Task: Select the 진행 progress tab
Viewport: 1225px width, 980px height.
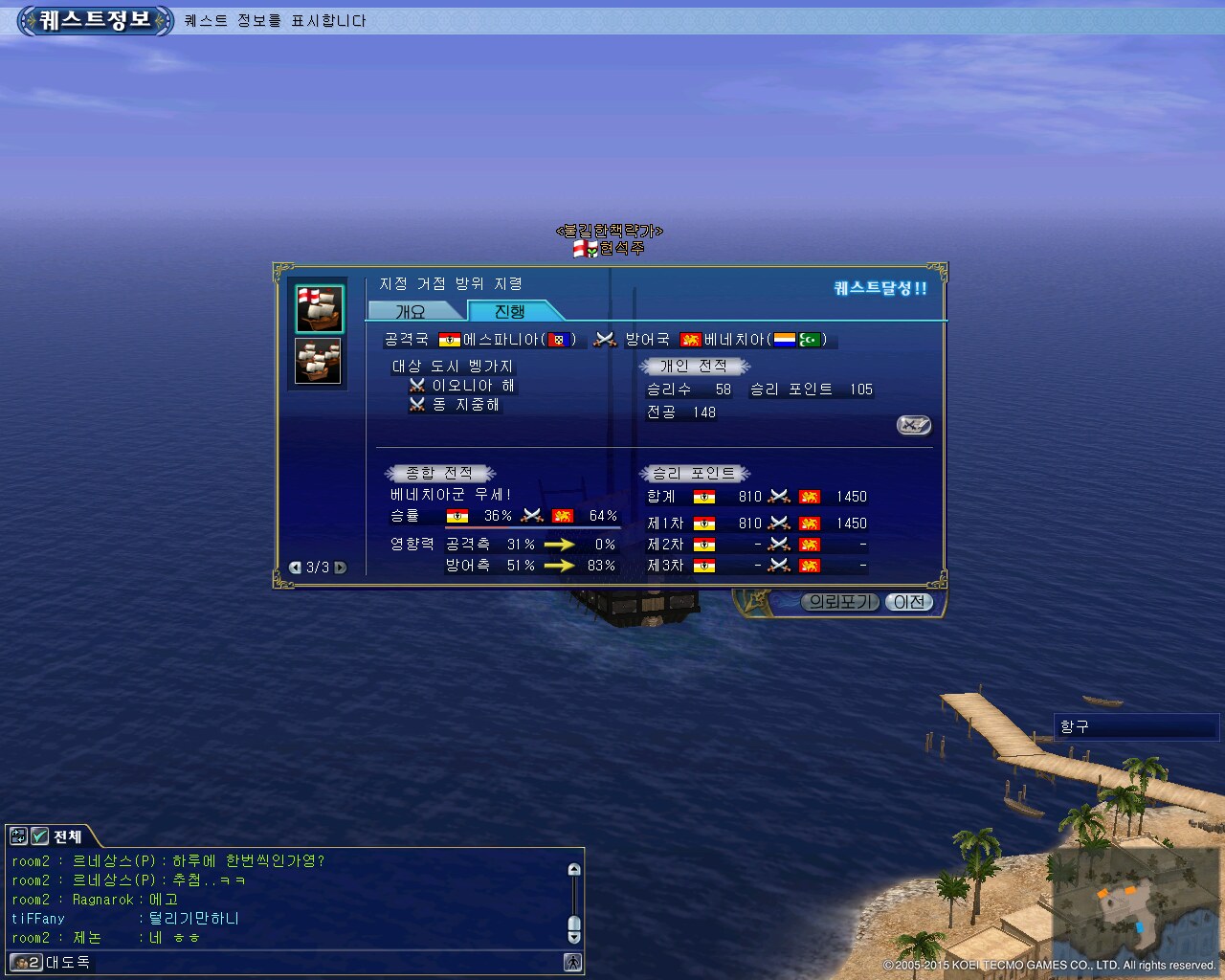Action: coord(510,311)
